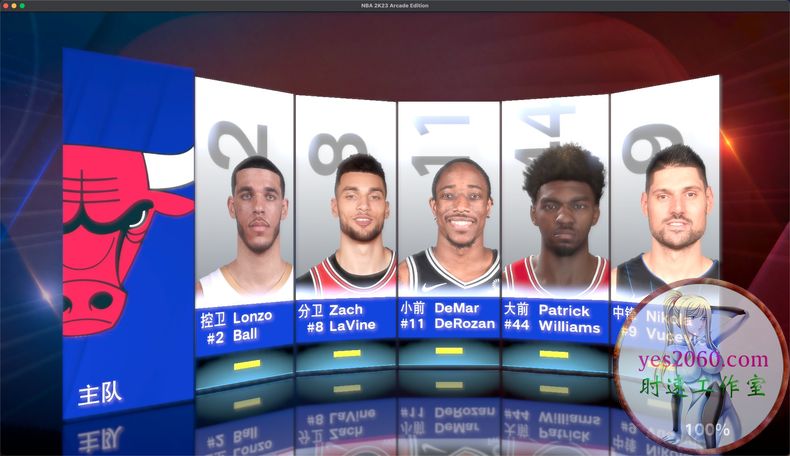The width and height of the screenshot is (790, 456).
Task: Minimize the window with the yellow button
Action: (x=14, y=6)
